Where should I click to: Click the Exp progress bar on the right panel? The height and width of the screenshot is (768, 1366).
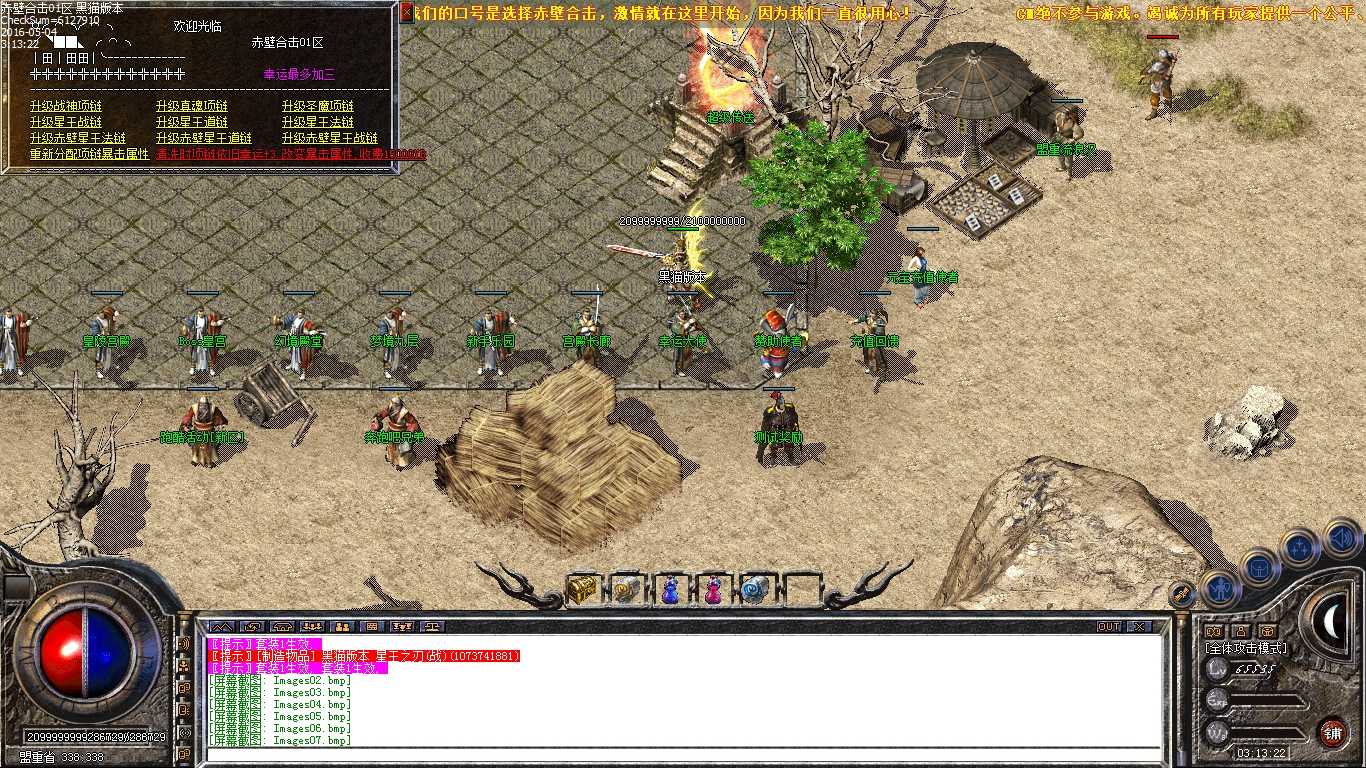1270,701
